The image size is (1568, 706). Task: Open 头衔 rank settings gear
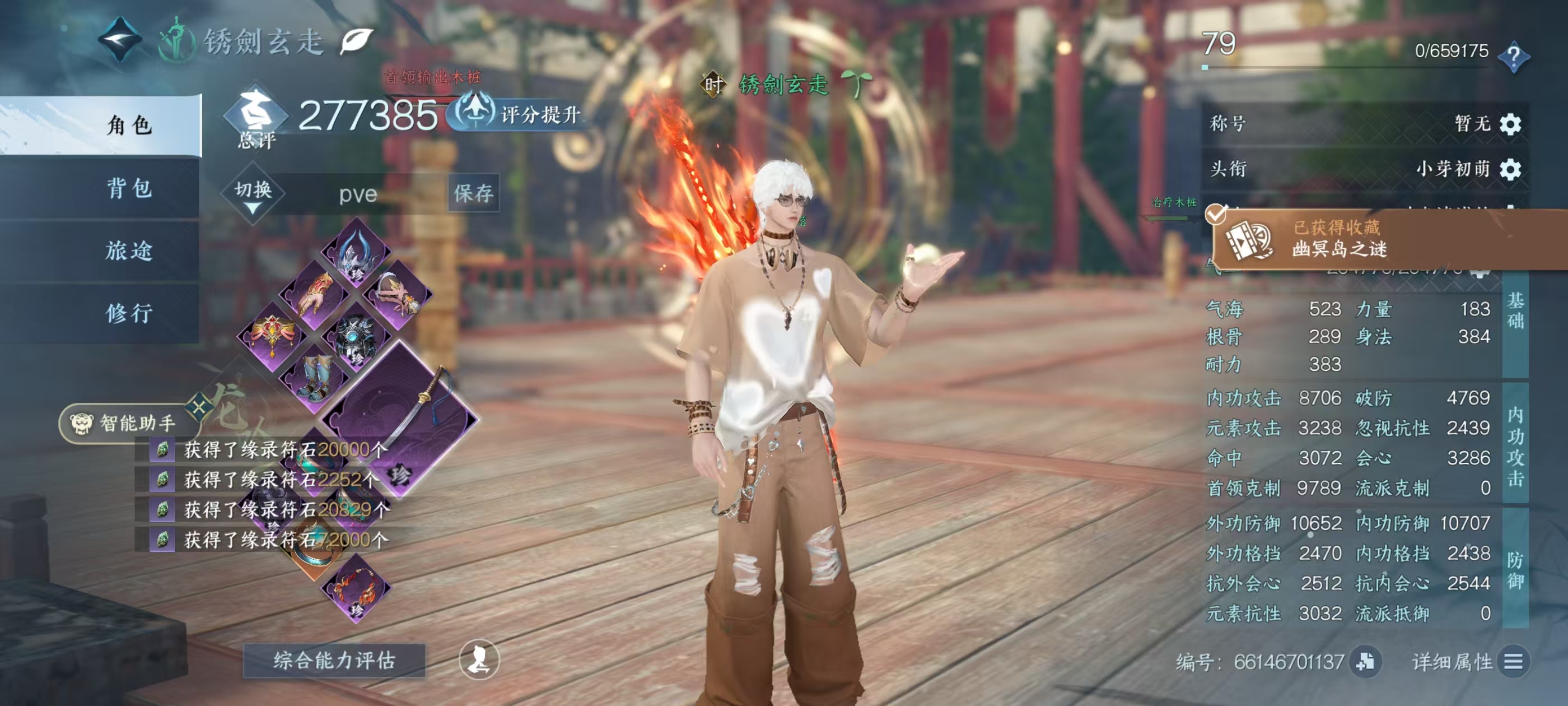(1510, 169)
